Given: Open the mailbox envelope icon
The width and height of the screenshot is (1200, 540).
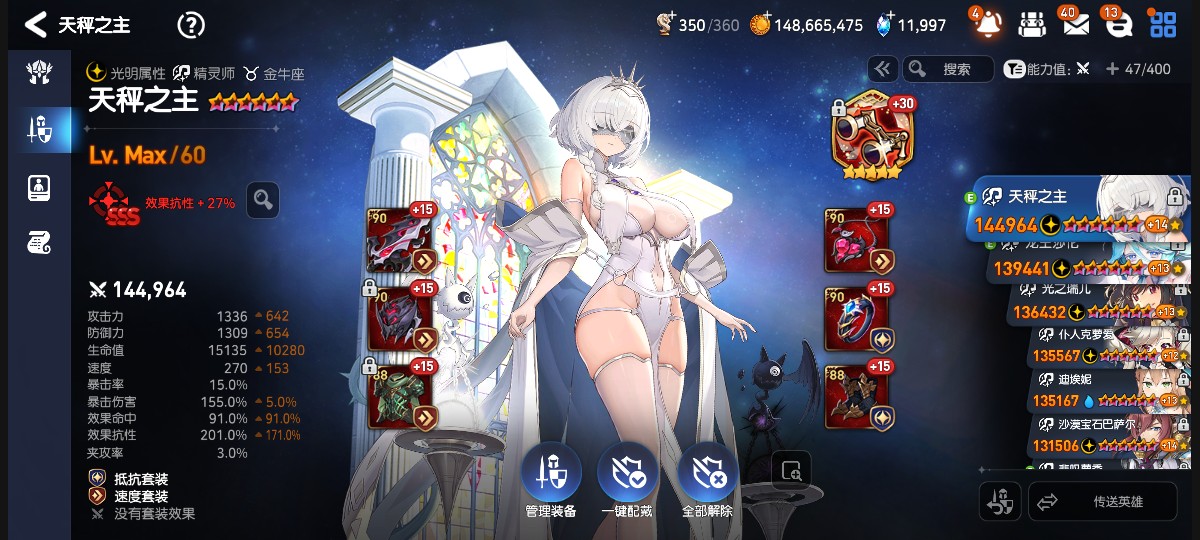Looking at the screenshot, I should point(1075,25).
